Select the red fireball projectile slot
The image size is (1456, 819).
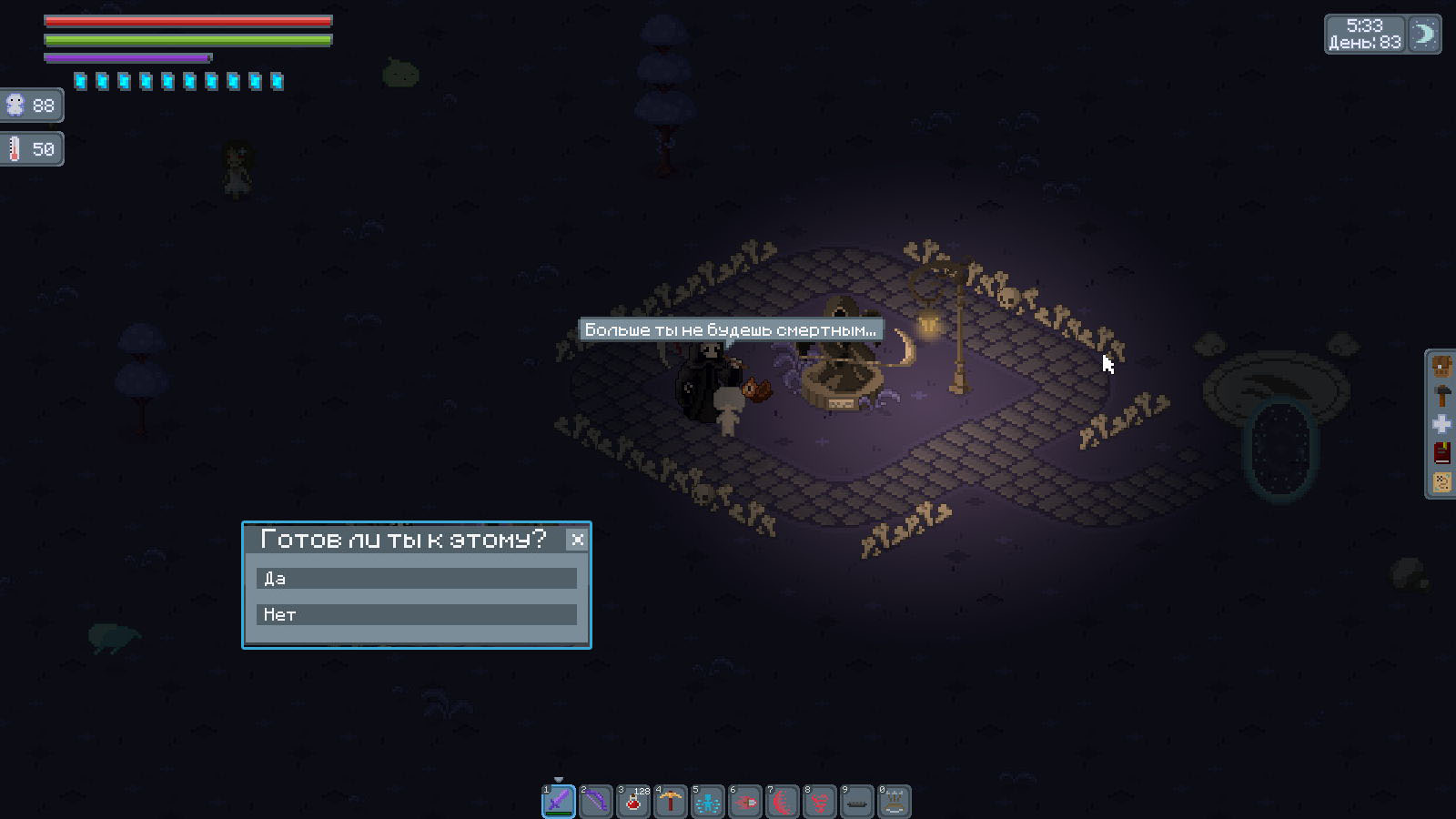tap(745, 802)
